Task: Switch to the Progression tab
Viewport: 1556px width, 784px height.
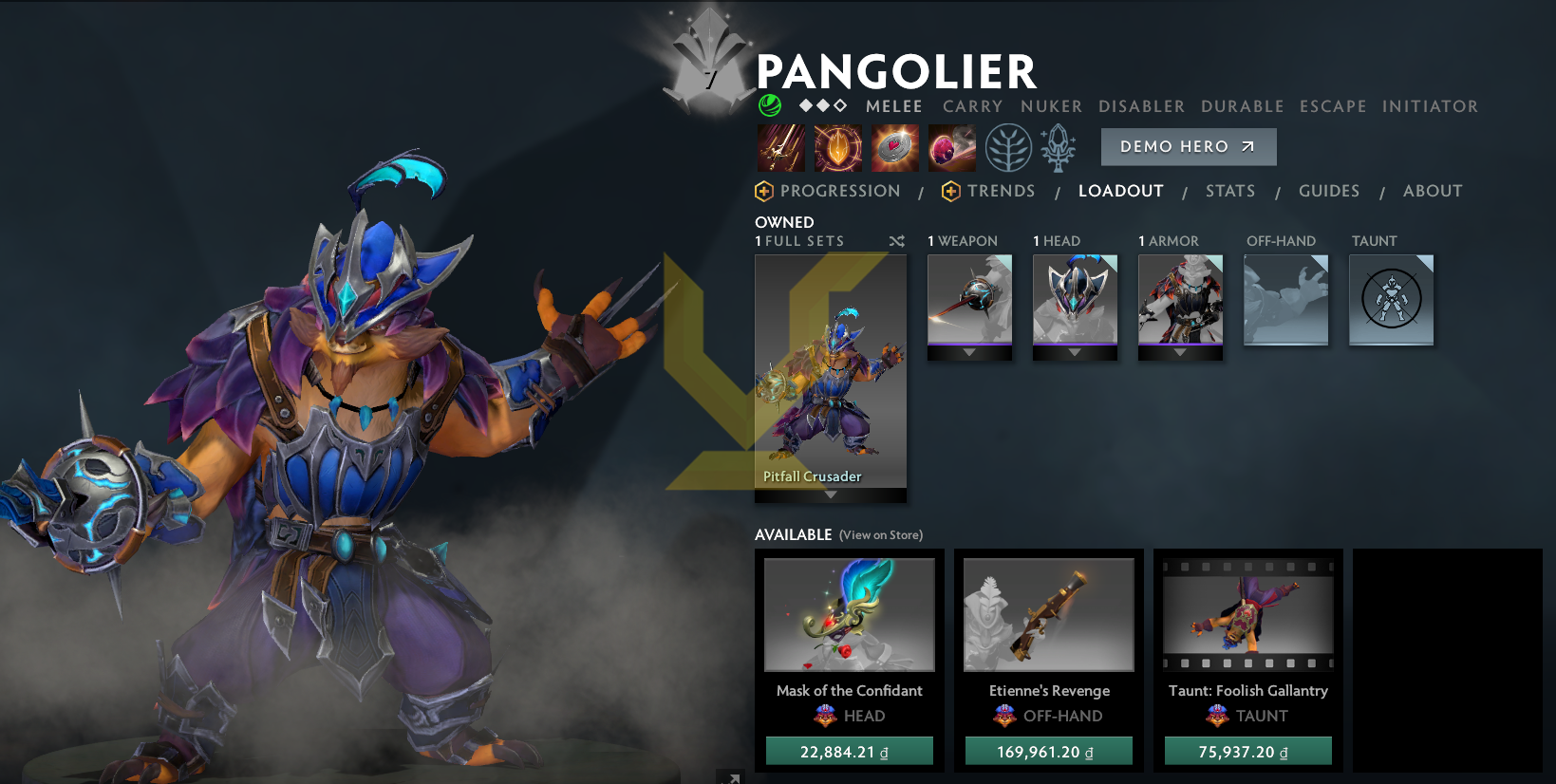Action: [839, 191]
